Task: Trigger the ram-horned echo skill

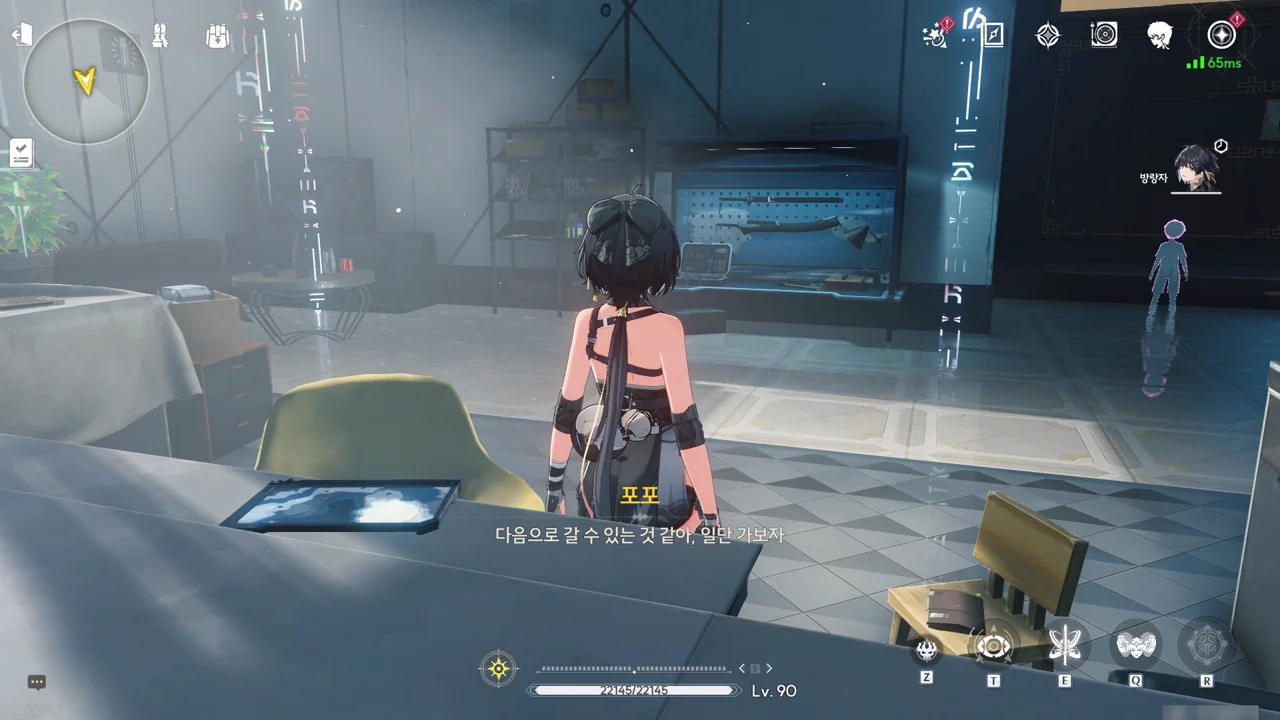Action: 1136,646
